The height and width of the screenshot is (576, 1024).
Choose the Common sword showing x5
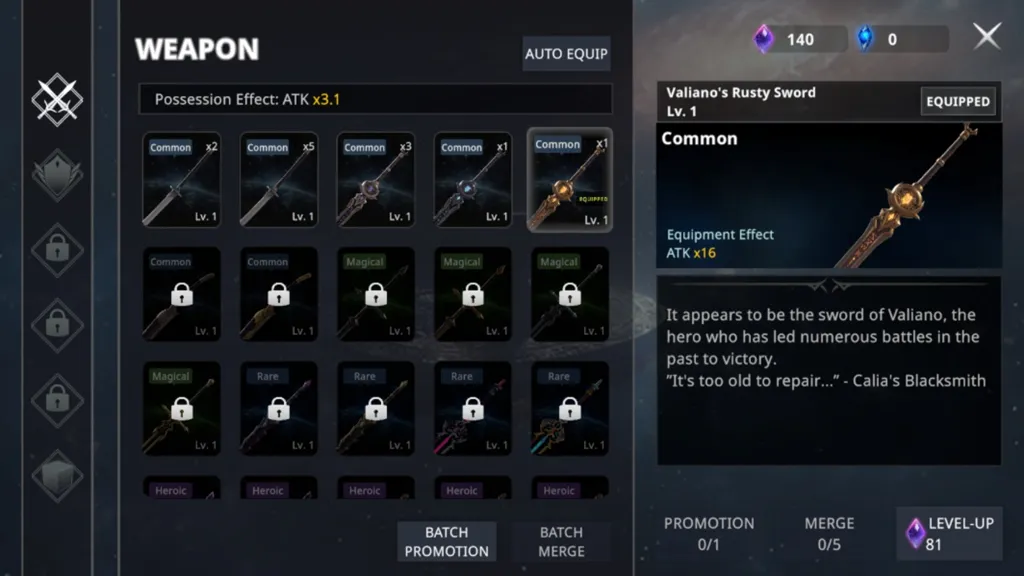(278, 180)
